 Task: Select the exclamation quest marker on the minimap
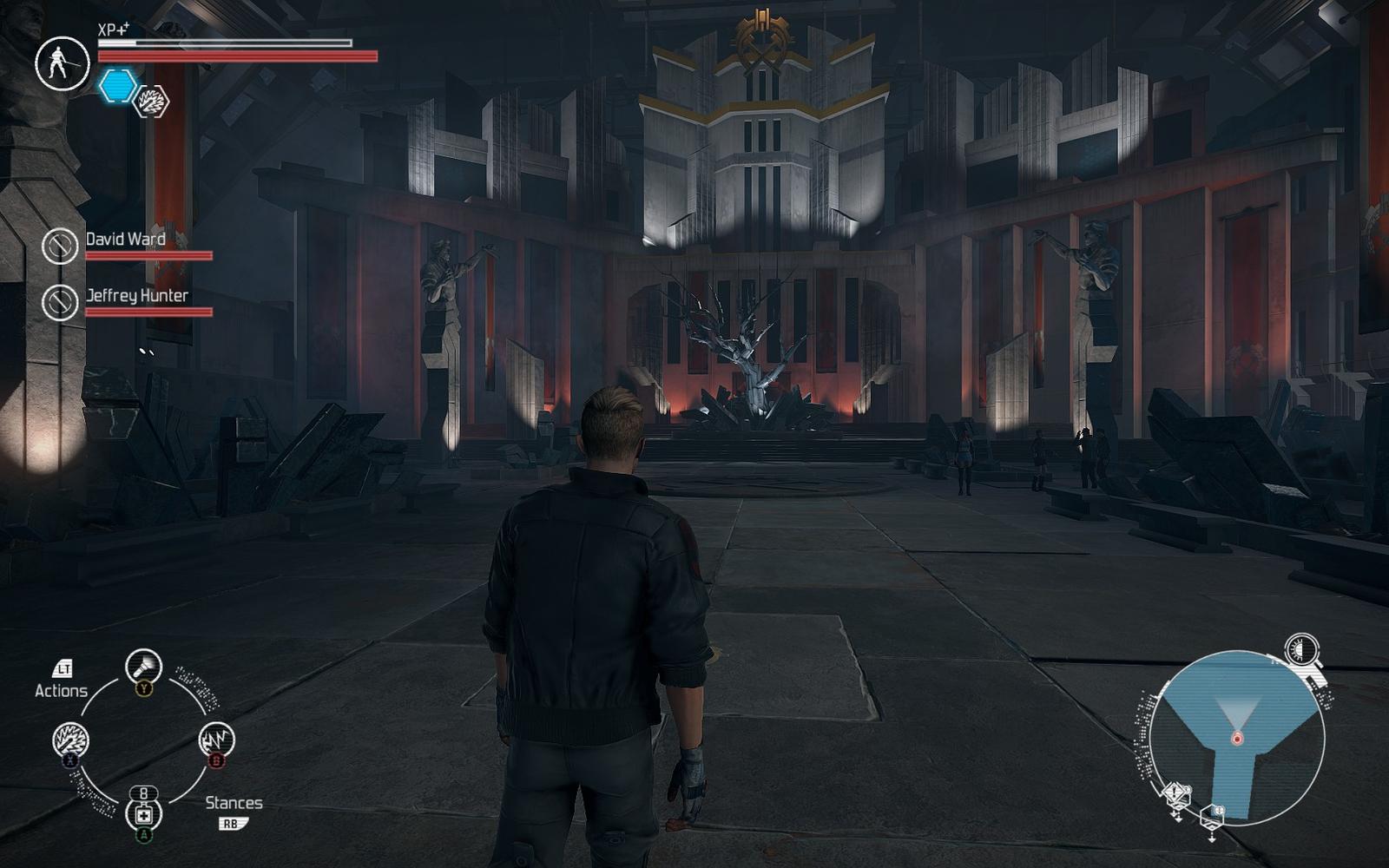click(1175, 792)
